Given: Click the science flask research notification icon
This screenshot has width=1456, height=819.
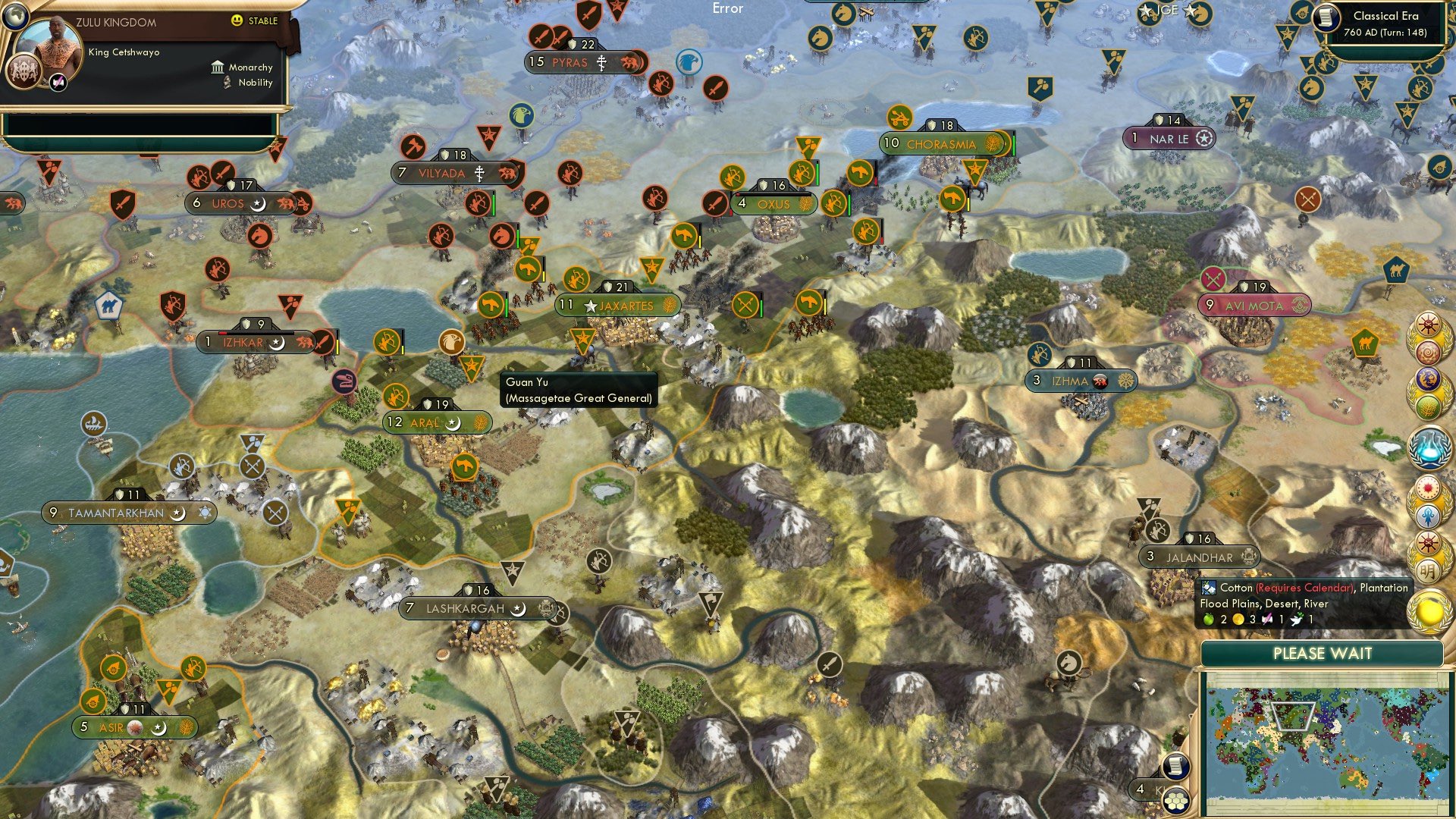Looking at the screenshot, I should coord(1430,445).
